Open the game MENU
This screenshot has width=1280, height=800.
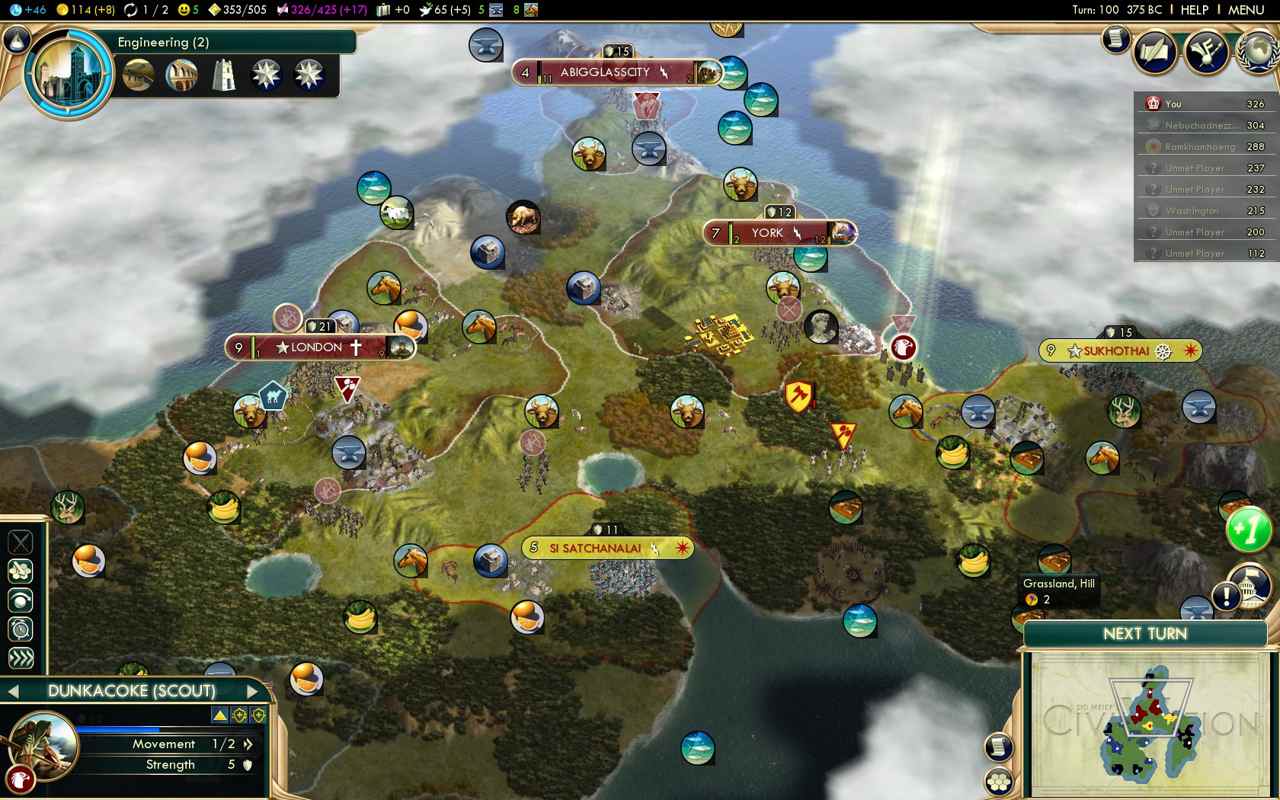pos(1246,10)
